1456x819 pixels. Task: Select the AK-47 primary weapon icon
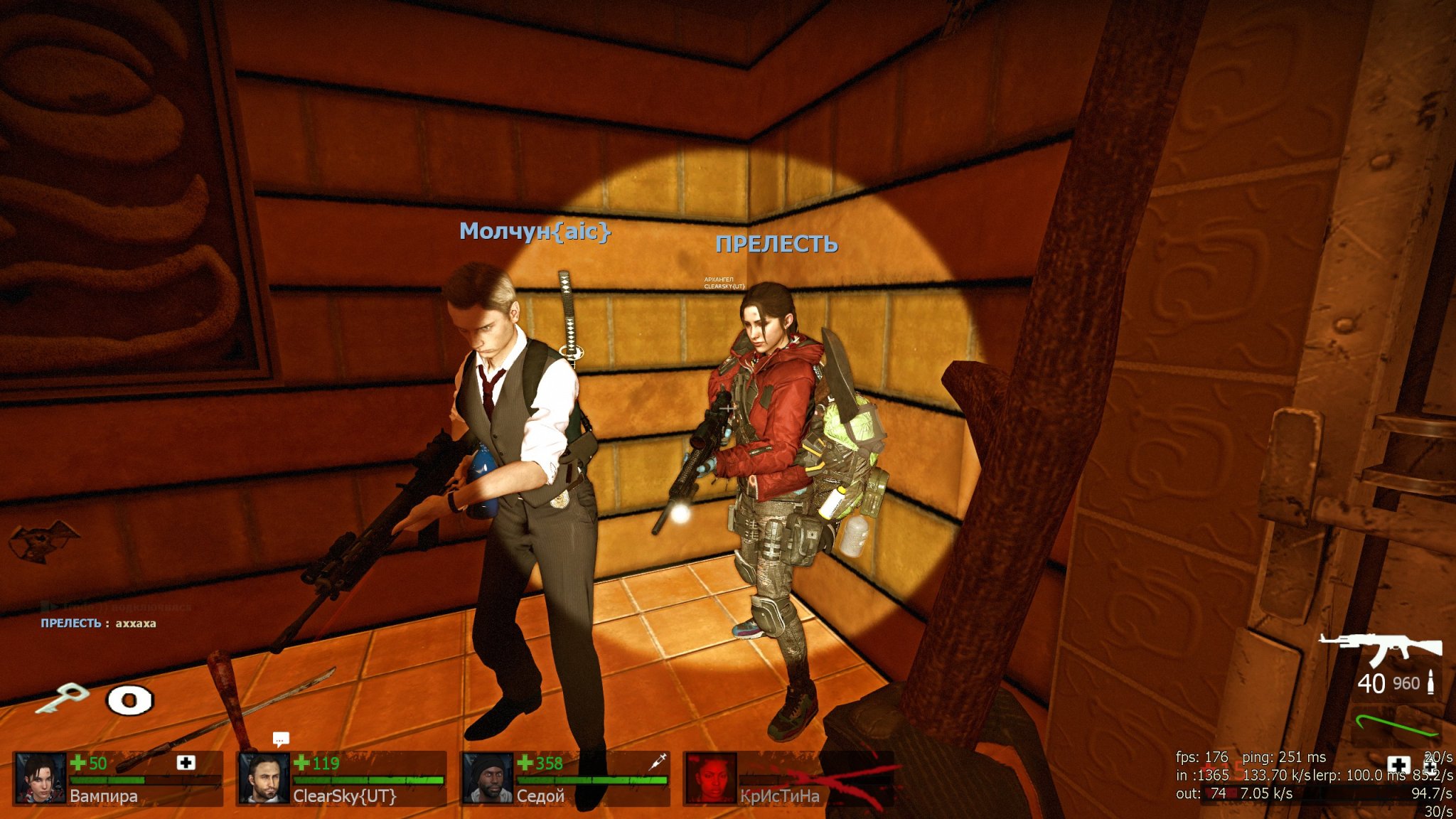pos(1381,648)
